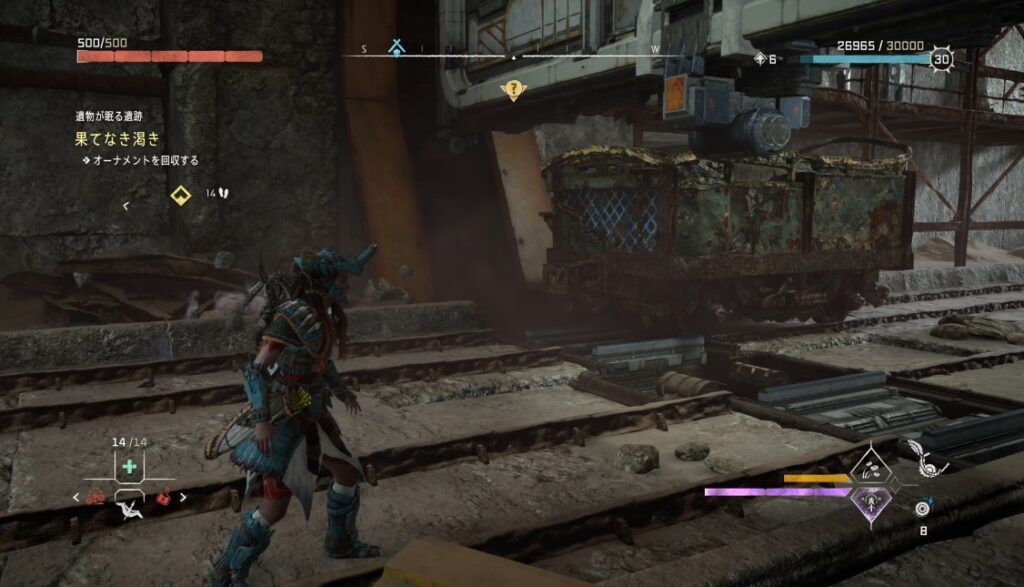Viewport: 1024px width, 587px height.
Task: Click the right arrow of the tool selector
Action: 183,497
